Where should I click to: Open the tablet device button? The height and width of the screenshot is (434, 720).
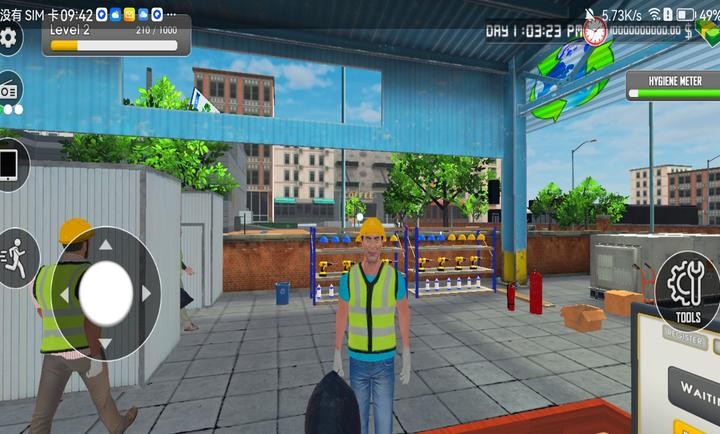(10, 163)
